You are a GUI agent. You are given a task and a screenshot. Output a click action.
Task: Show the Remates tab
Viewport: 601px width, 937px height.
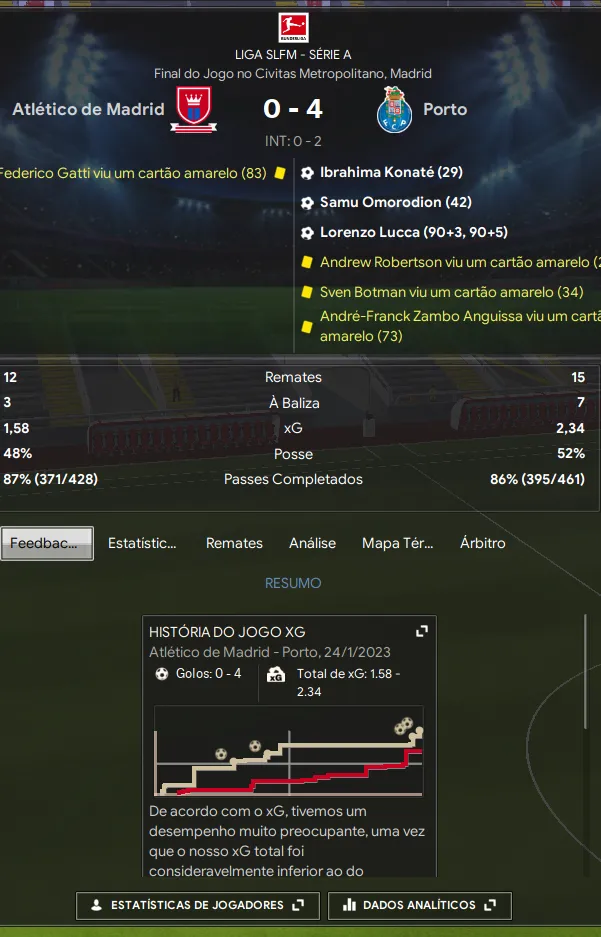tap(234, 543)
